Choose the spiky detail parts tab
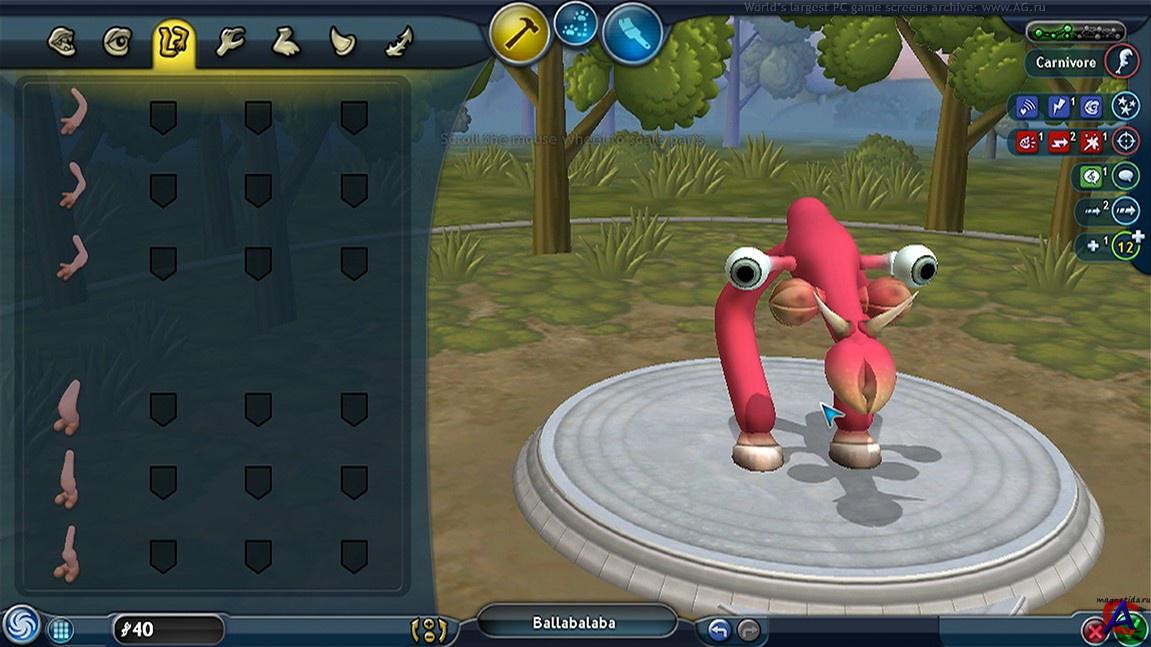The width and height of the screenshot is (1151, 647). tap(399, 43)
